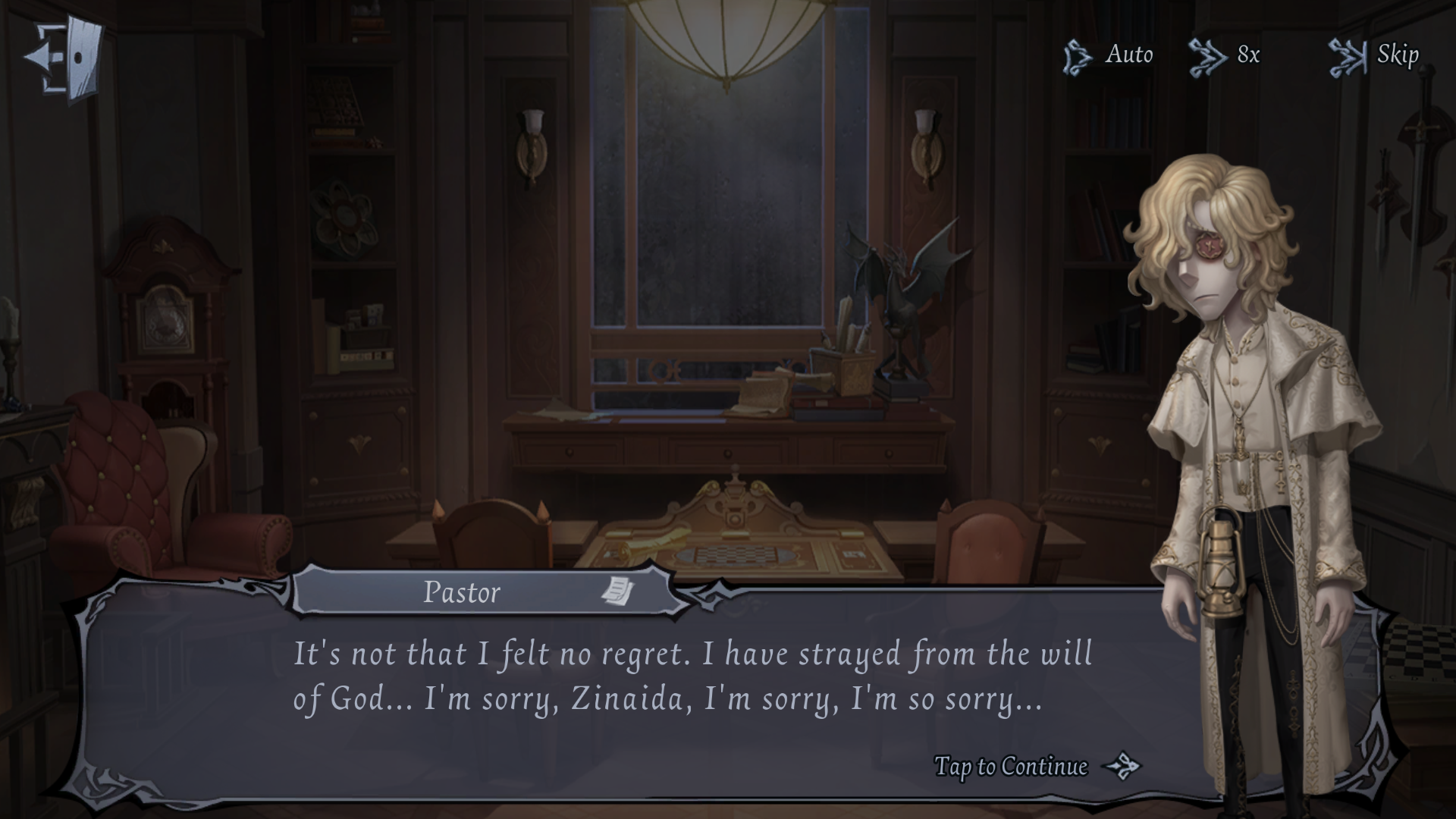Toggle the 8x fast-forward speed

coord(1225,55)
